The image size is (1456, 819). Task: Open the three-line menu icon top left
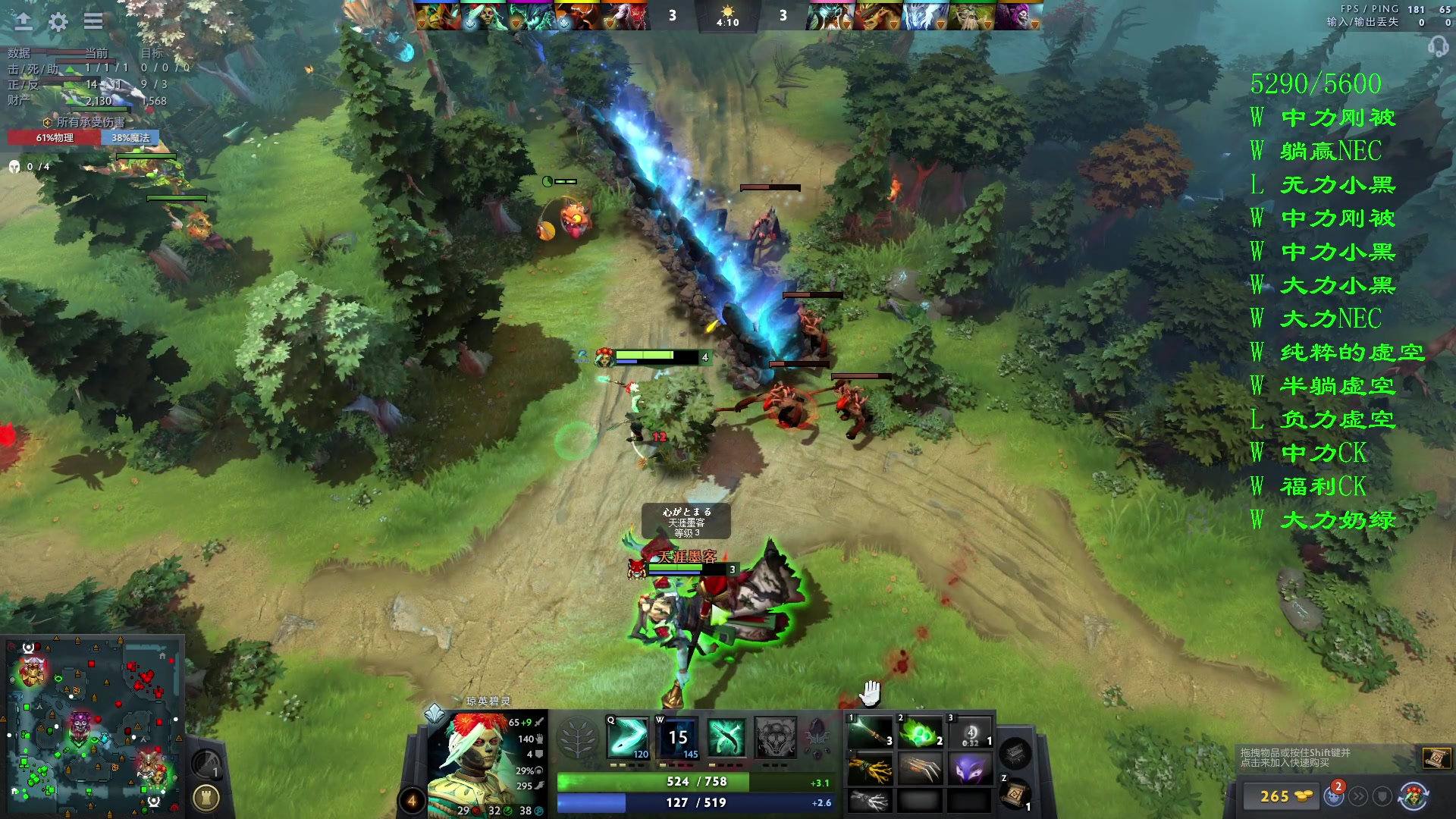pyautogui.click(x=93, y=21)
